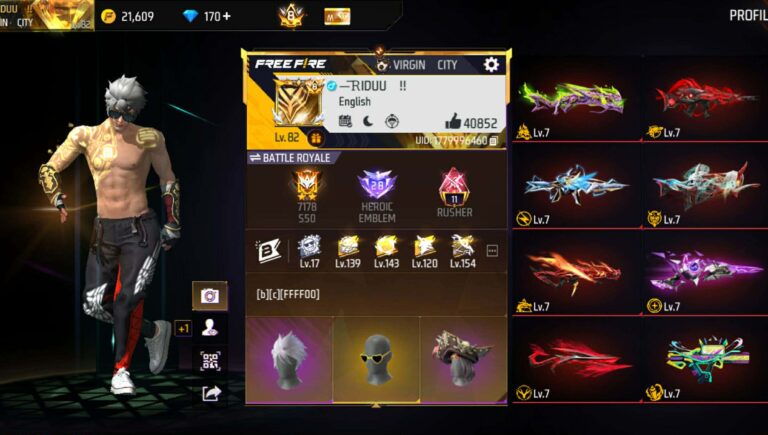Open the camera screenshot button
This screenshot has width=768, height=435.
(209, 295)
